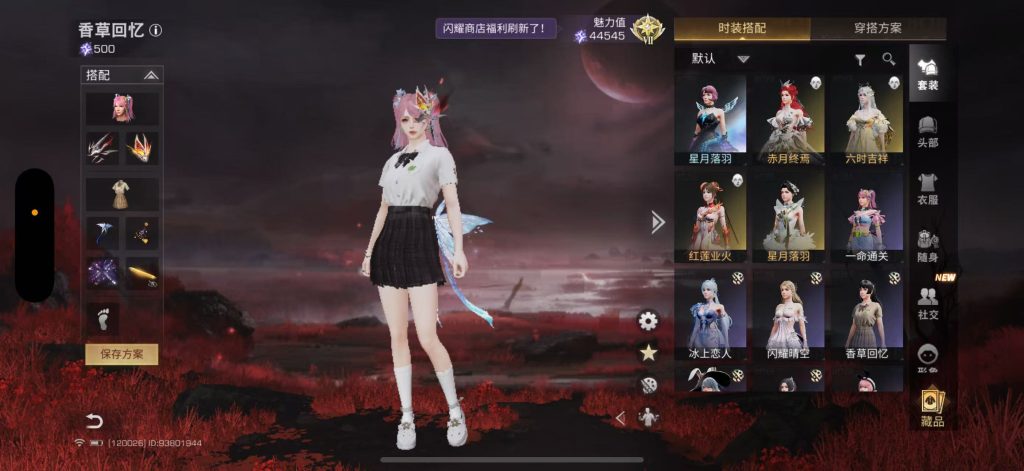Collapse the 搭配 panel
The width and height of the screenshot is (1024, 471).
tap(151, 75)
